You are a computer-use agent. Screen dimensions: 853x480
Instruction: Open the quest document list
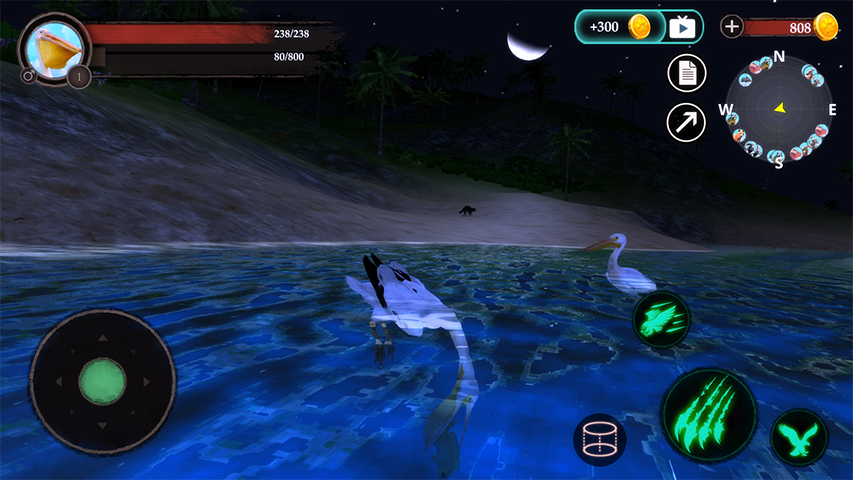pyautogui.click(x=686, y=73)
